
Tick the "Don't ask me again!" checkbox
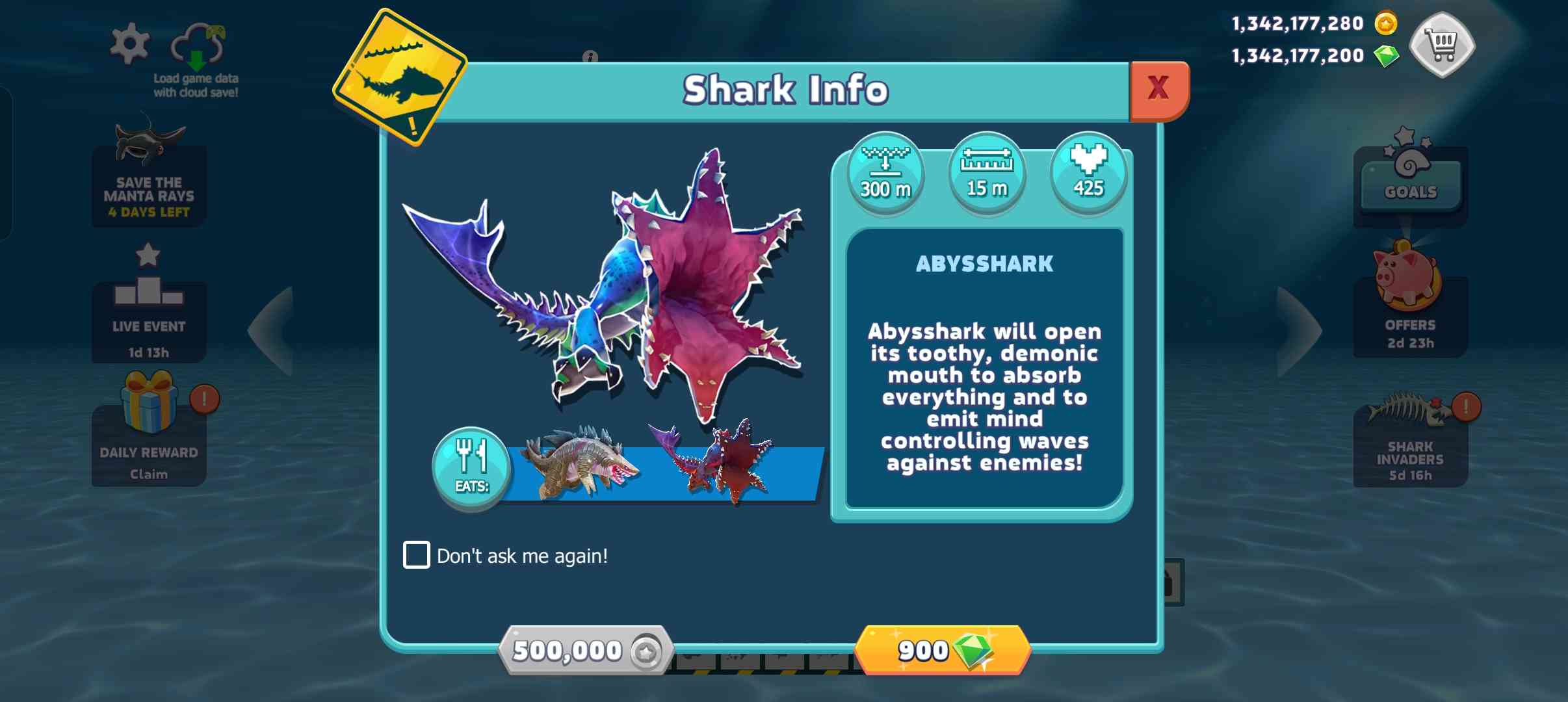tap(417, 555)
